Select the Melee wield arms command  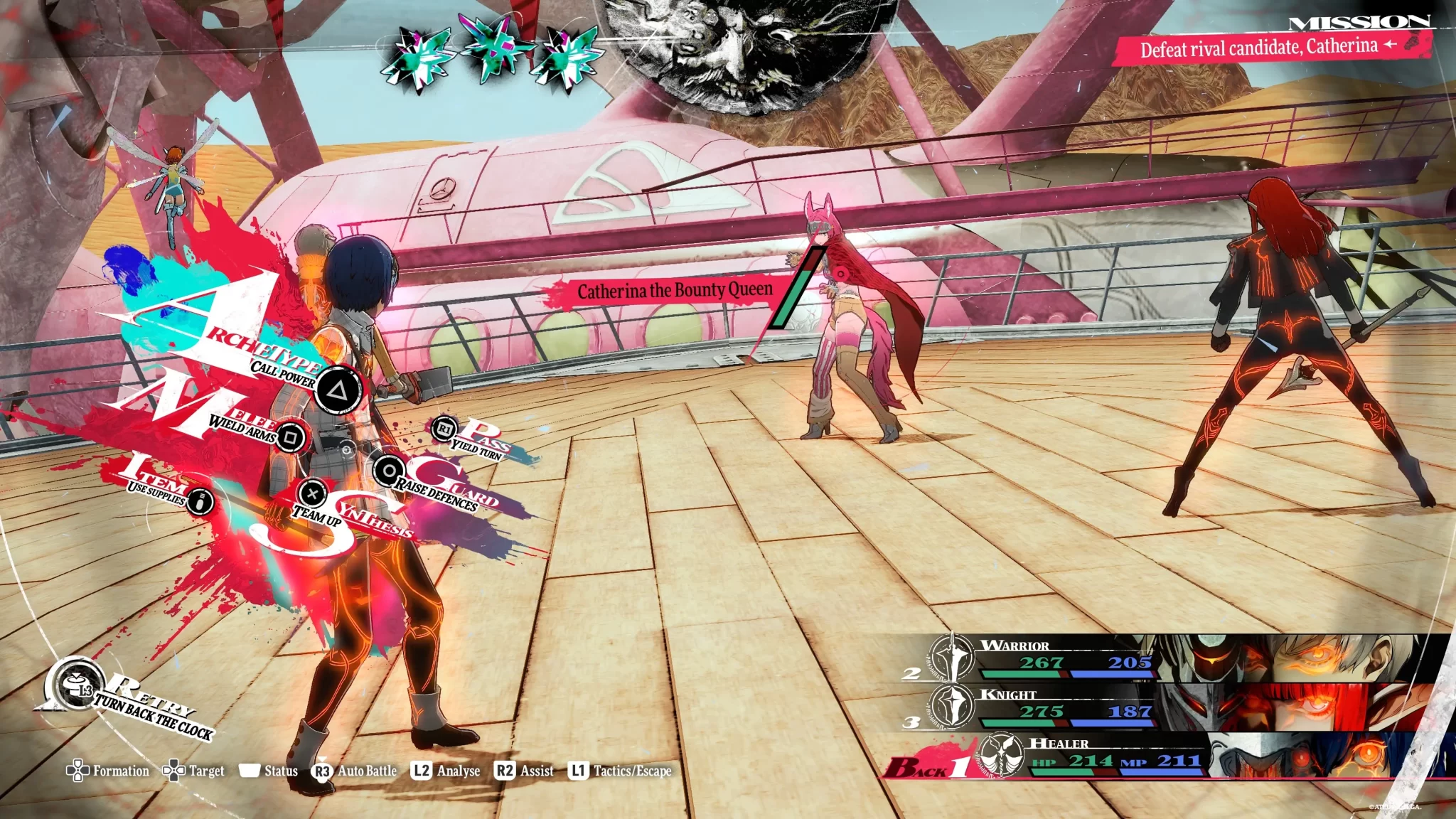coord(289,437)
